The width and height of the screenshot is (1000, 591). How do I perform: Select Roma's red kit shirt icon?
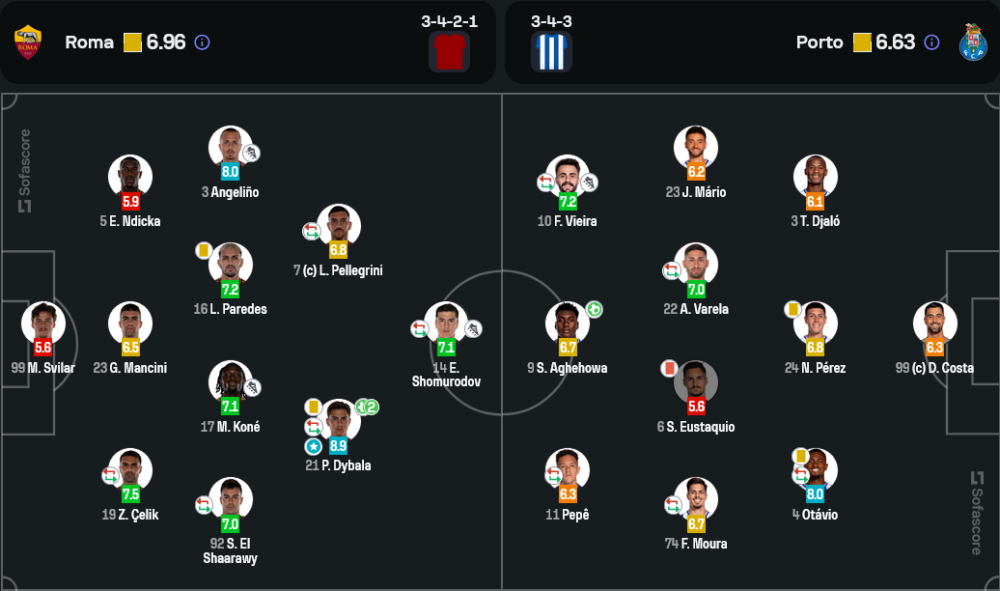[x=449, y=52]
